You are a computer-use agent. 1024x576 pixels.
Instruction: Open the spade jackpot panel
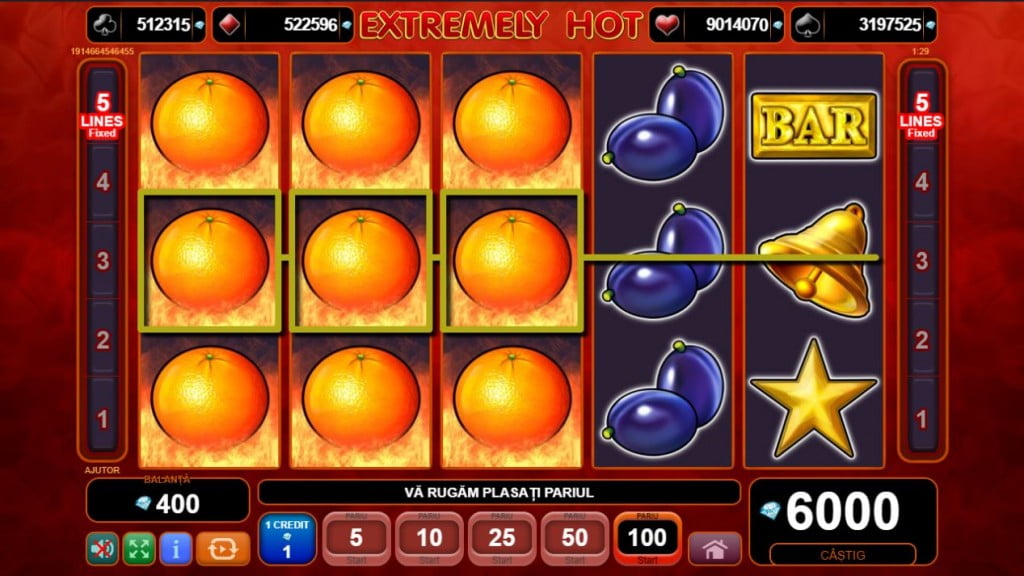tap(864, 24)
